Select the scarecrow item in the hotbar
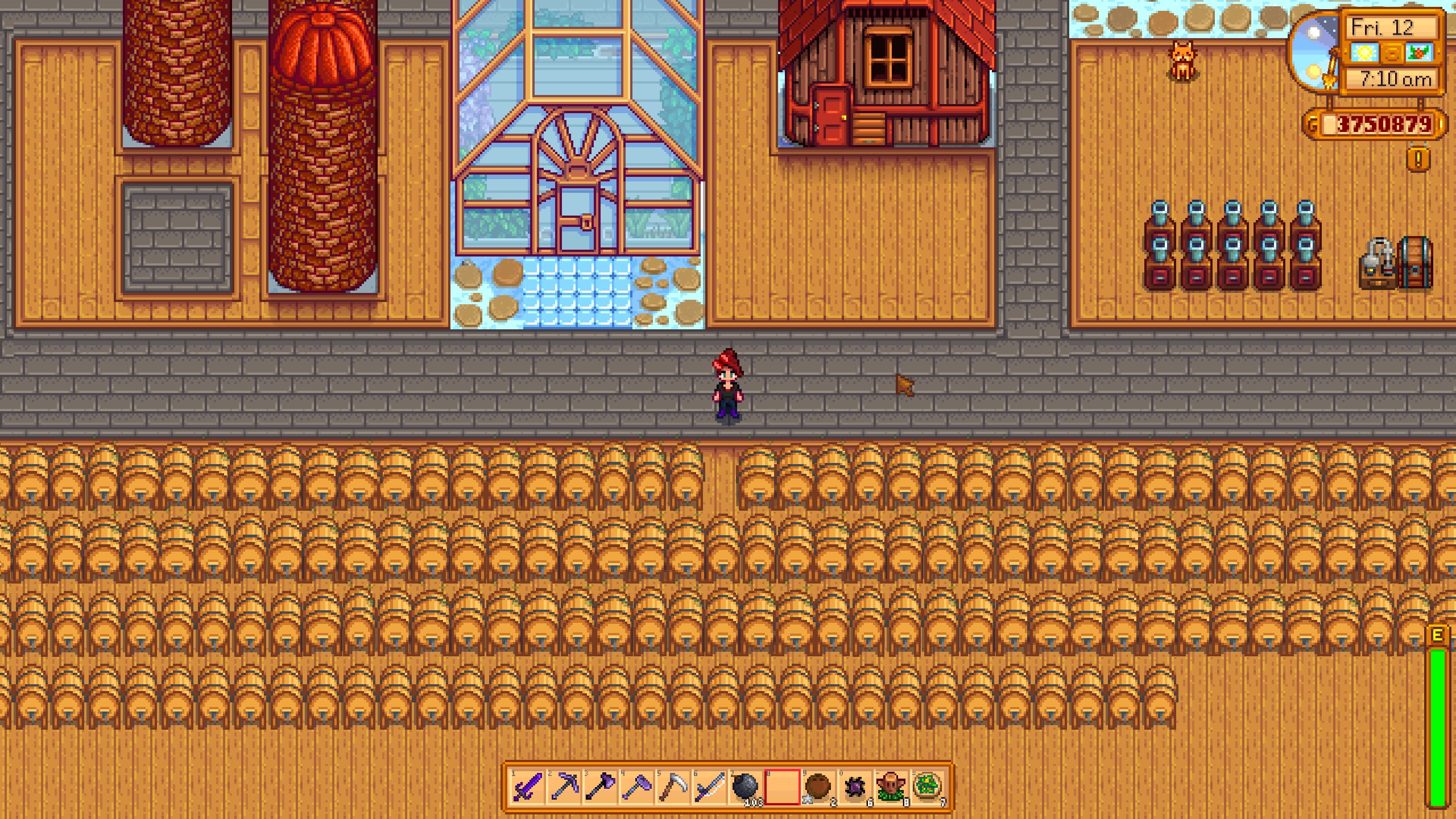 coord(891,787)
